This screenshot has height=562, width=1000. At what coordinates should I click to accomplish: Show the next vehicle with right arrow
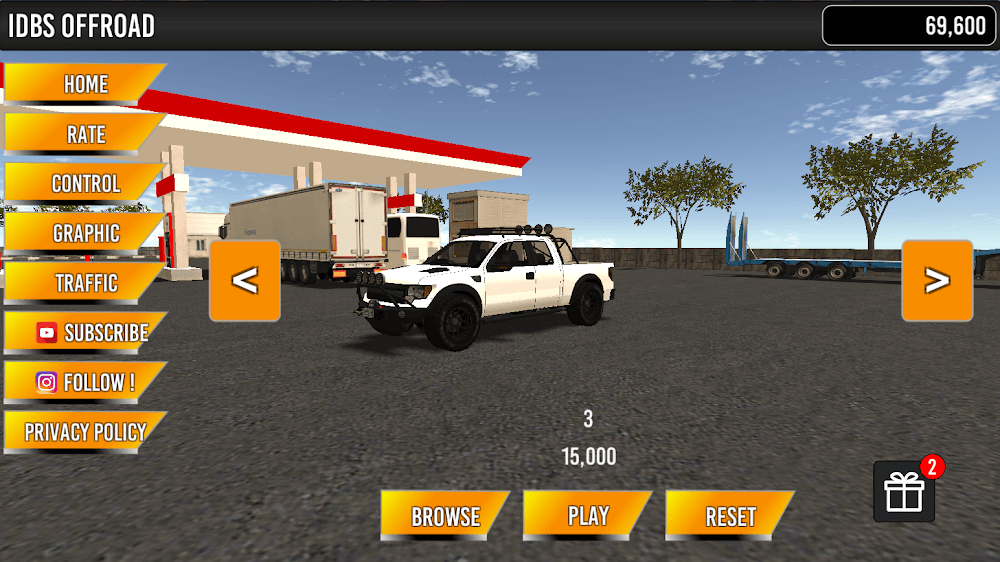click(x=937, y=281)
